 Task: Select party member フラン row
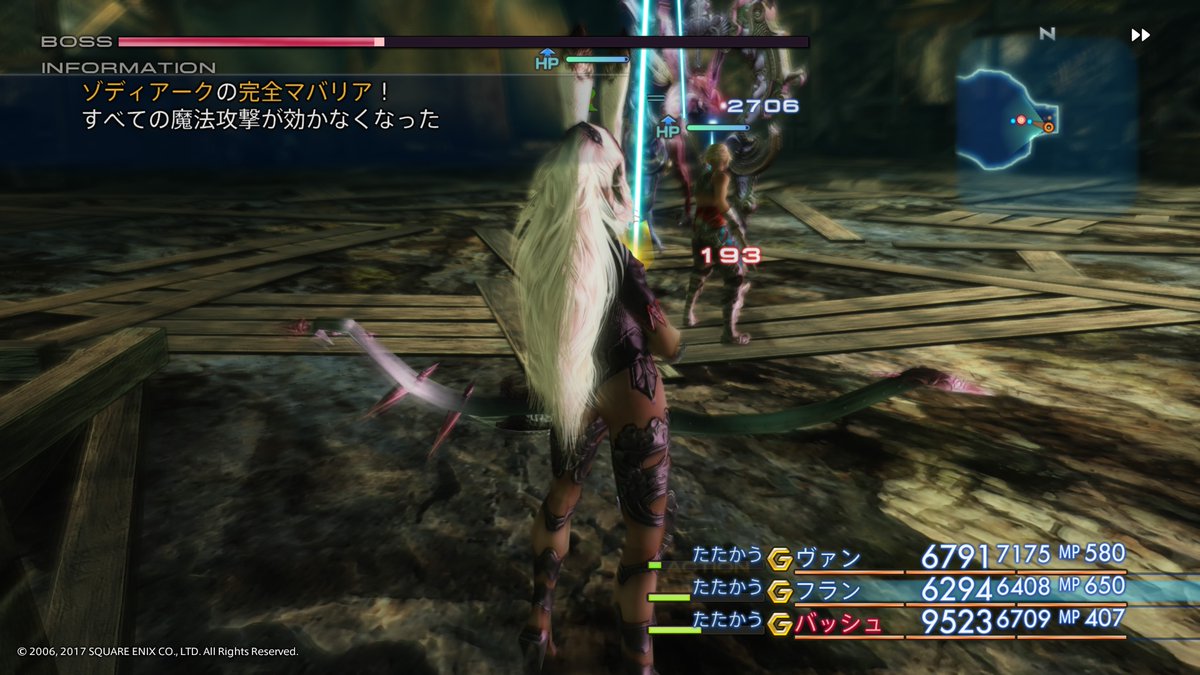point(829,590)
